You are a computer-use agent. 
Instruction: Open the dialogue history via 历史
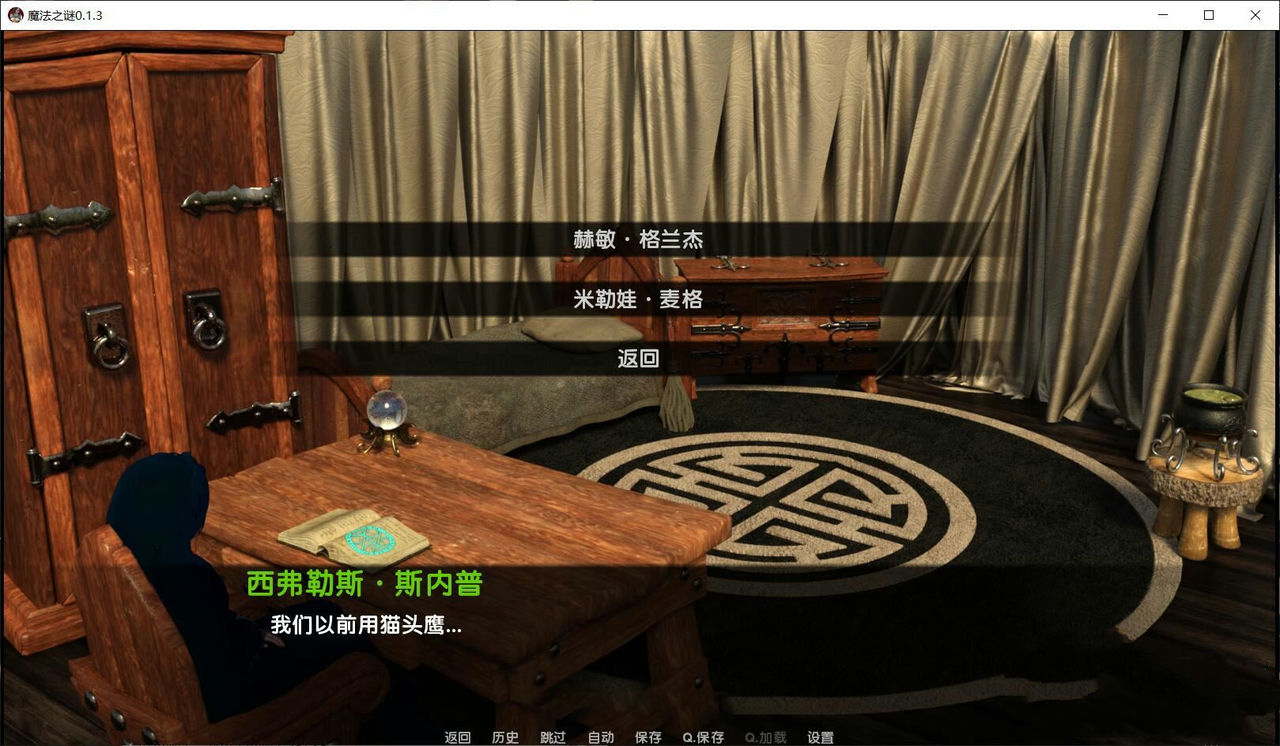click(x=505, y=737)
